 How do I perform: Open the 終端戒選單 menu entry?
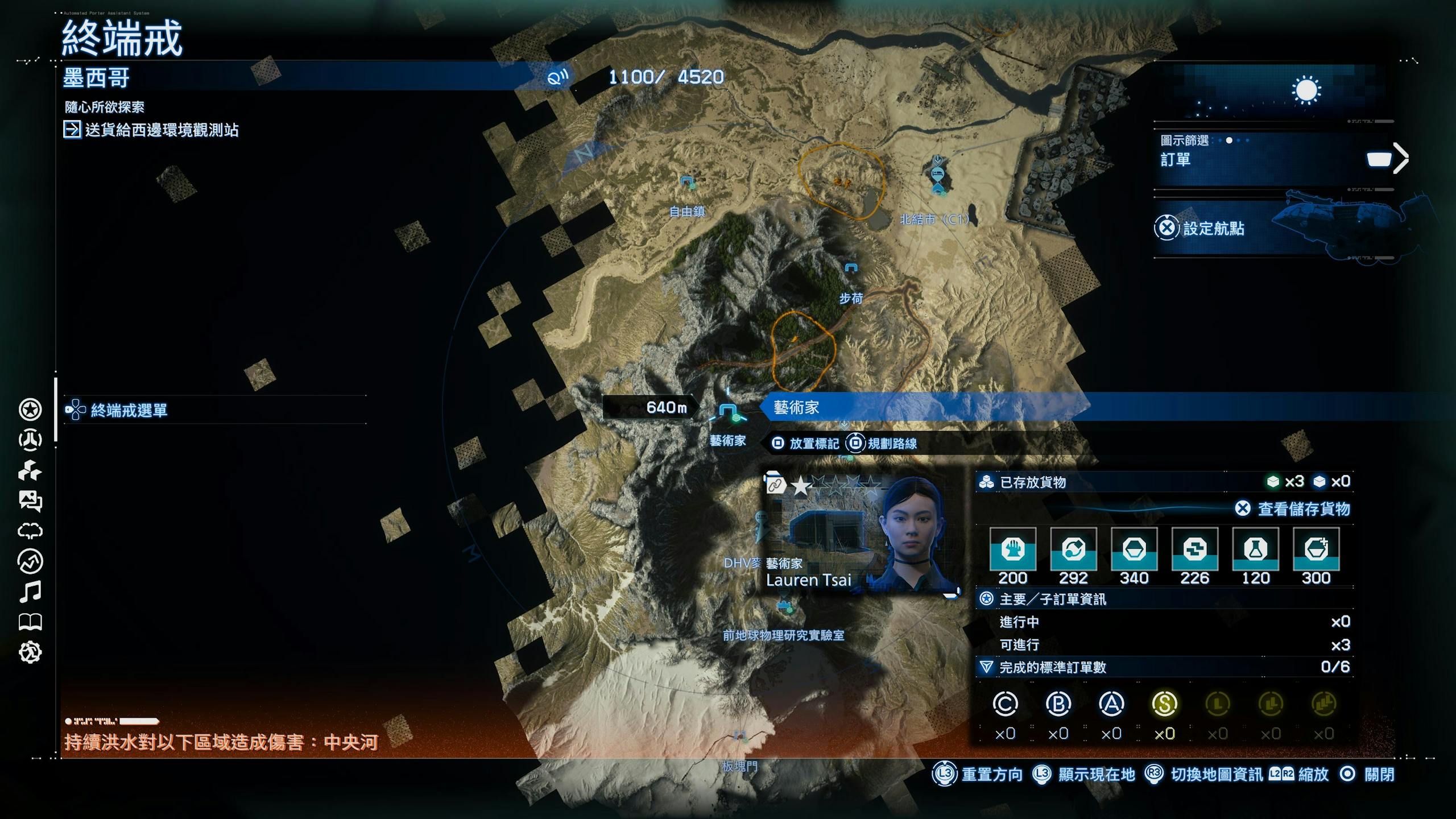pyautogui.click(x=129, y=410)
